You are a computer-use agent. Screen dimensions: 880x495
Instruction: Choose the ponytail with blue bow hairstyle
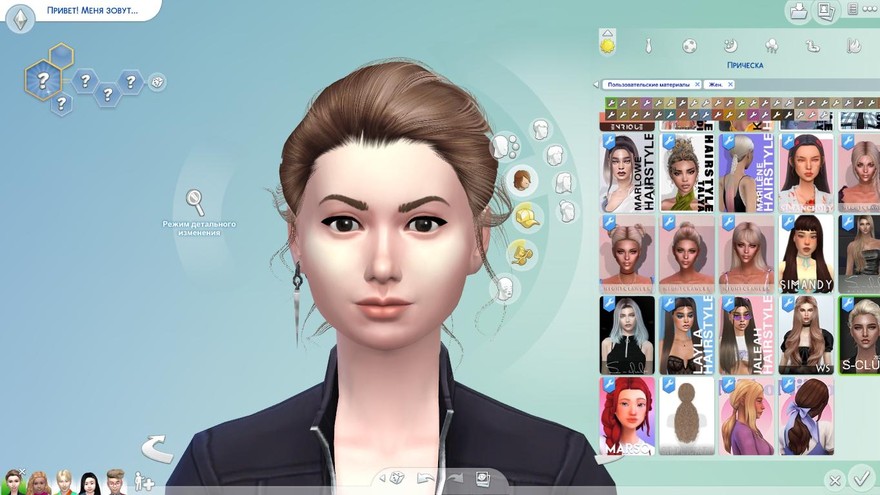click(806, 415)
